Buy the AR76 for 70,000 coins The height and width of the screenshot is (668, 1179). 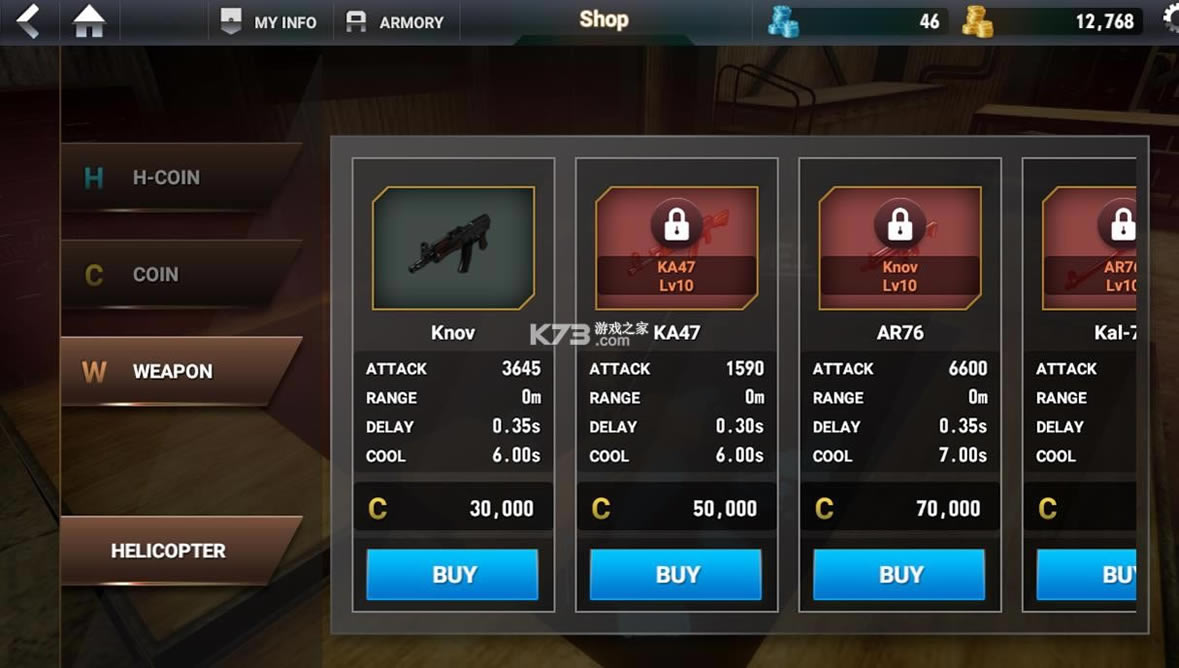pyautogui.click(x=899, y=575)
